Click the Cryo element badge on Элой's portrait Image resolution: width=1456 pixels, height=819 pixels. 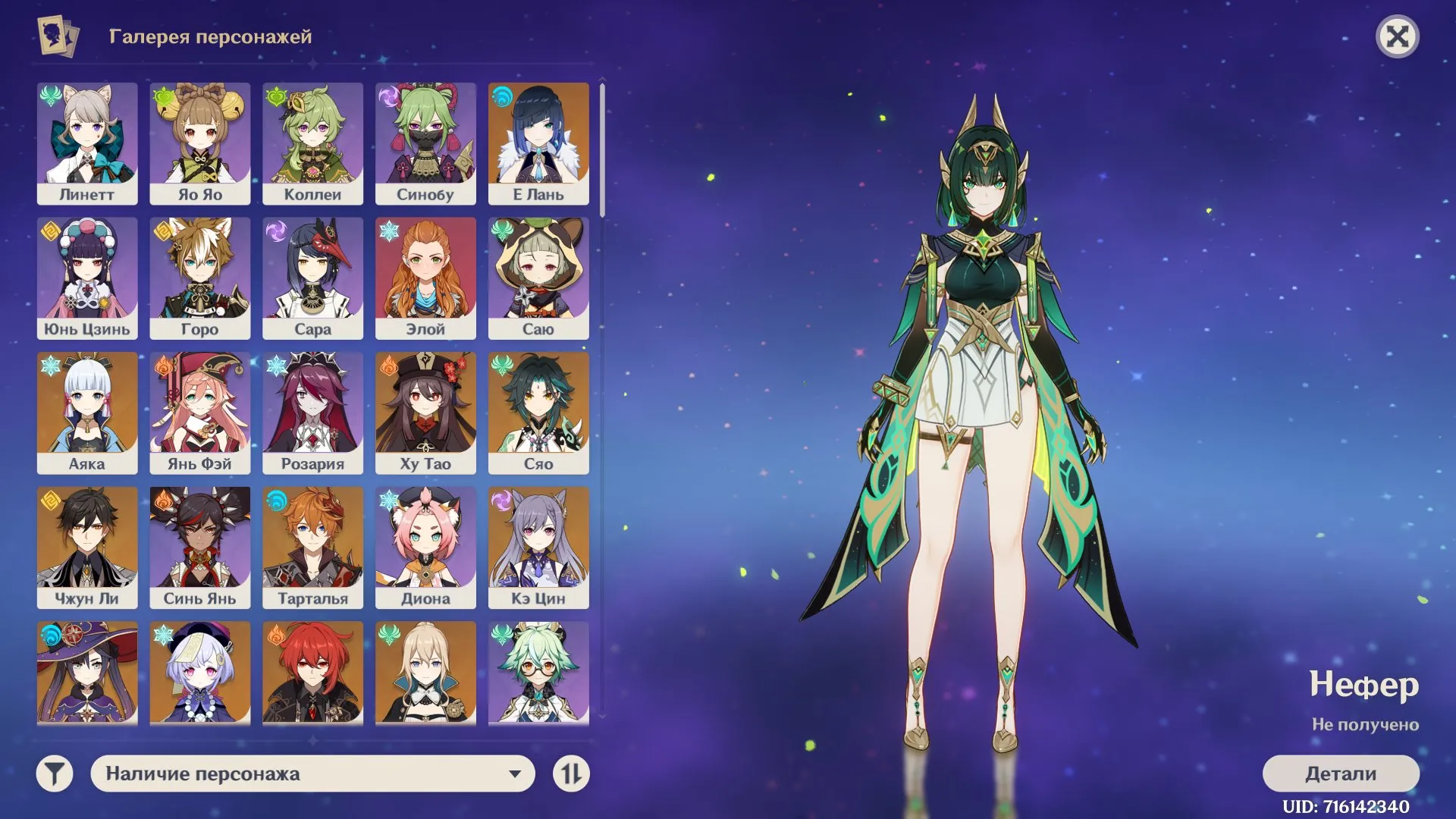click(x=388, y=229)
